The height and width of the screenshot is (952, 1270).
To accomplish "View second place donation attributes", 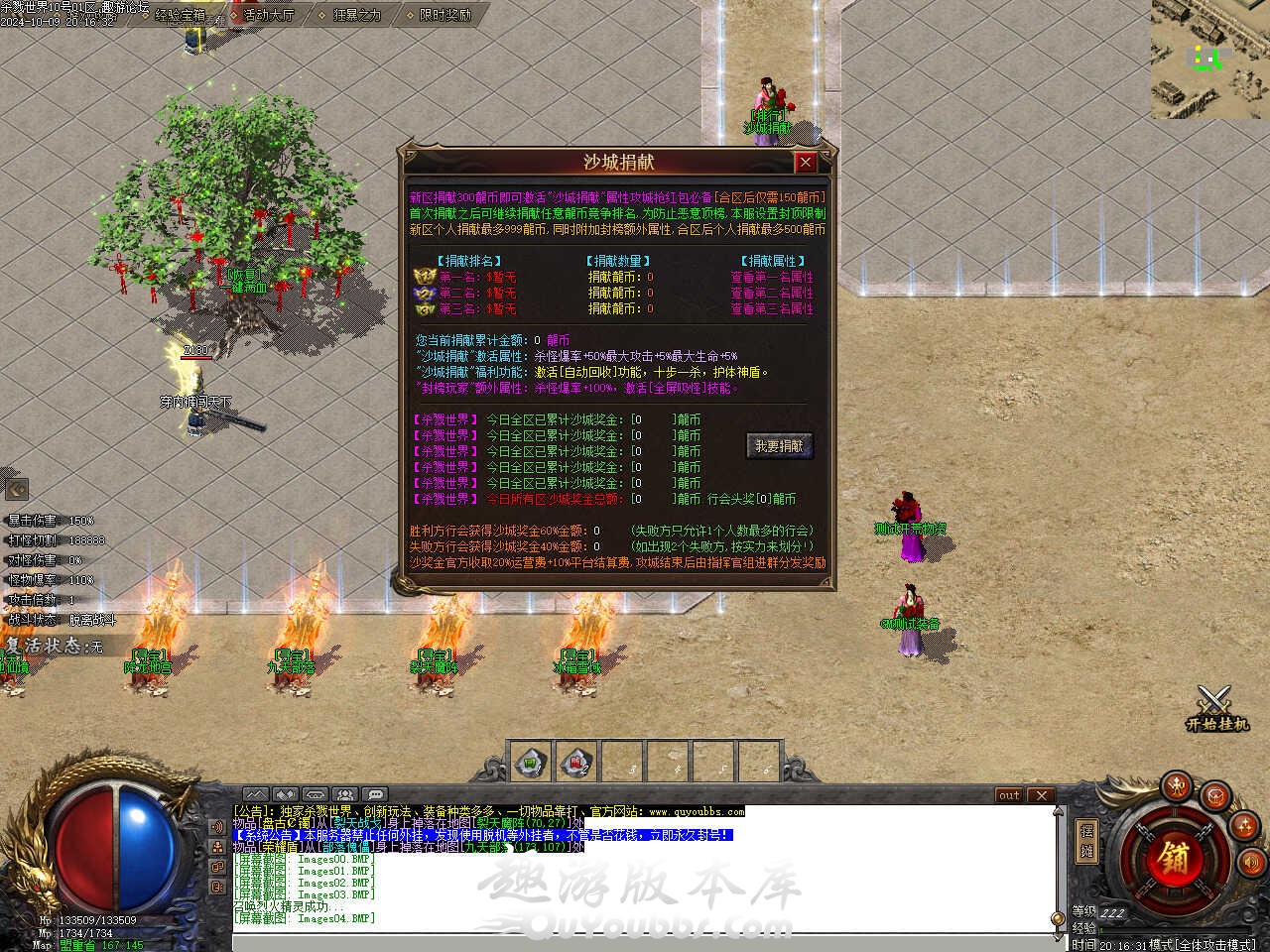I will point(771,294).
